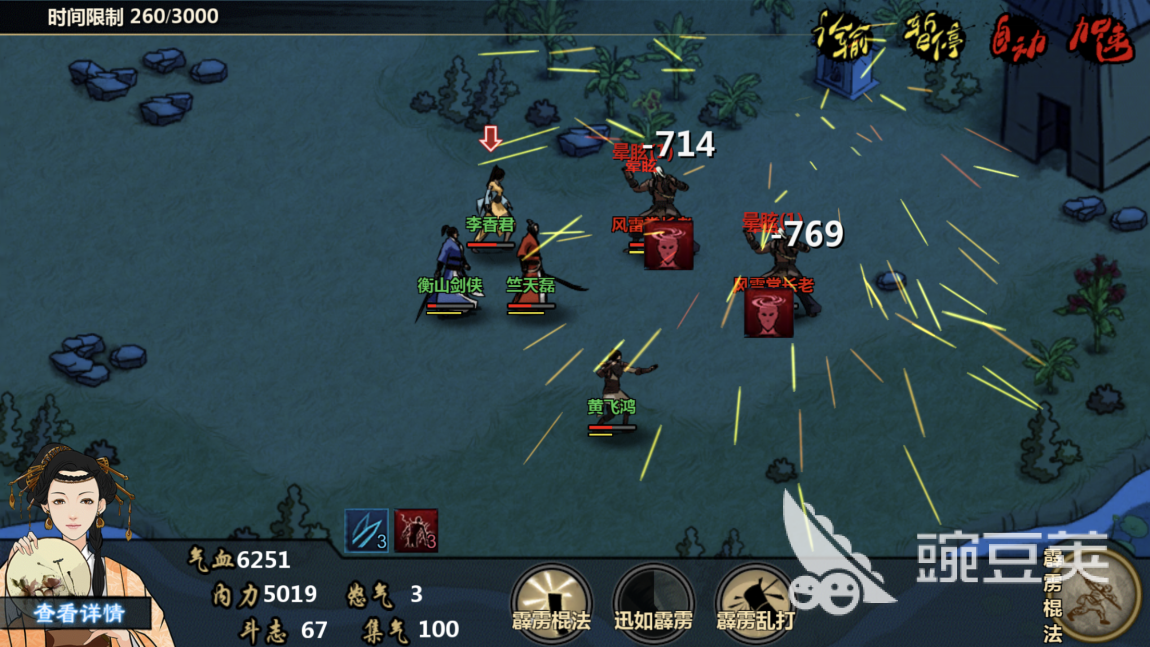Pause the battle with 暂停
This screenshot has height=647, width=1150.
click(932, 36)
